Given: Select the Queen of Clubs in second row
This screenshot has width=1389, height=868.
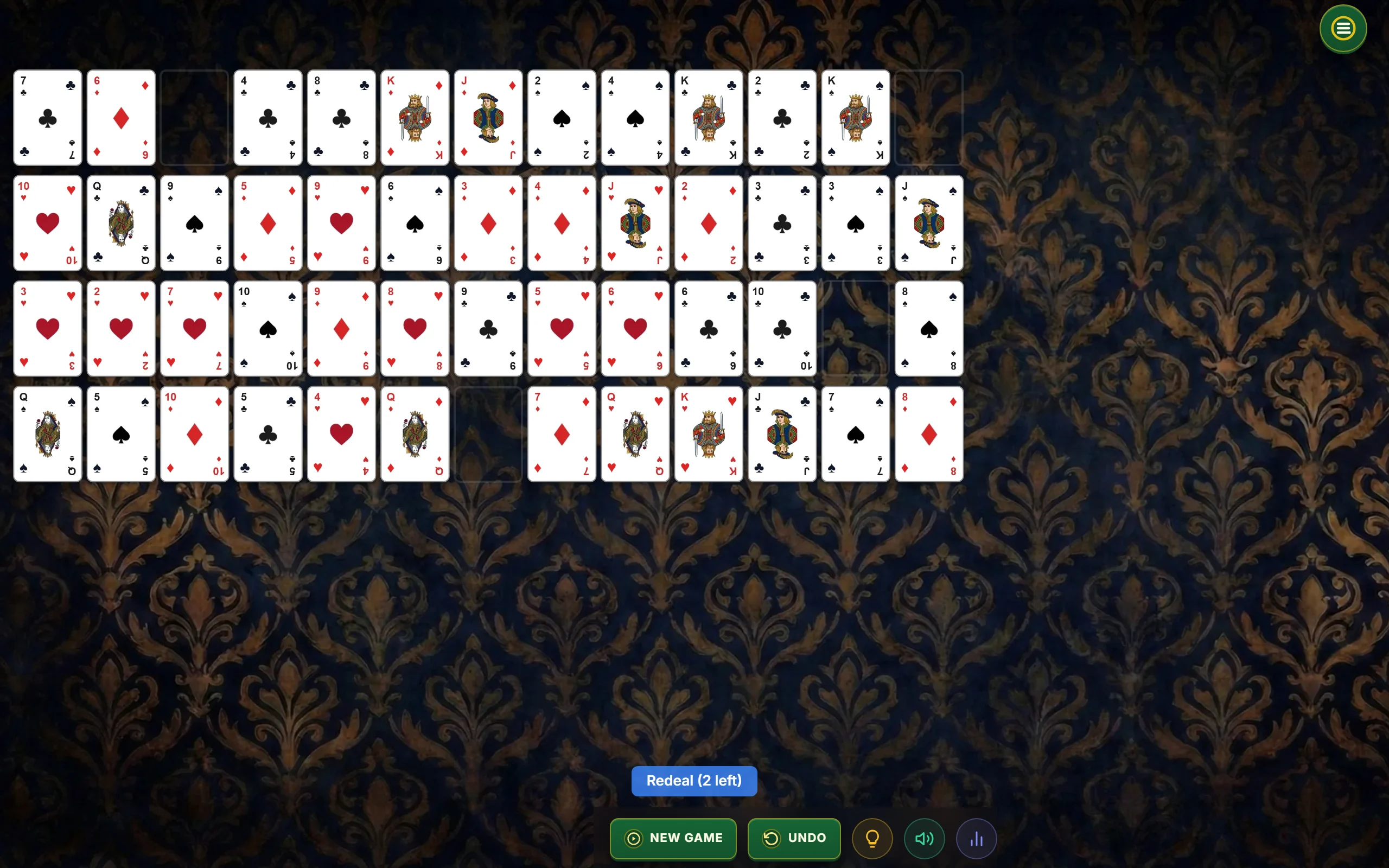Looking at the screenshot, I should tap(120, 223).
